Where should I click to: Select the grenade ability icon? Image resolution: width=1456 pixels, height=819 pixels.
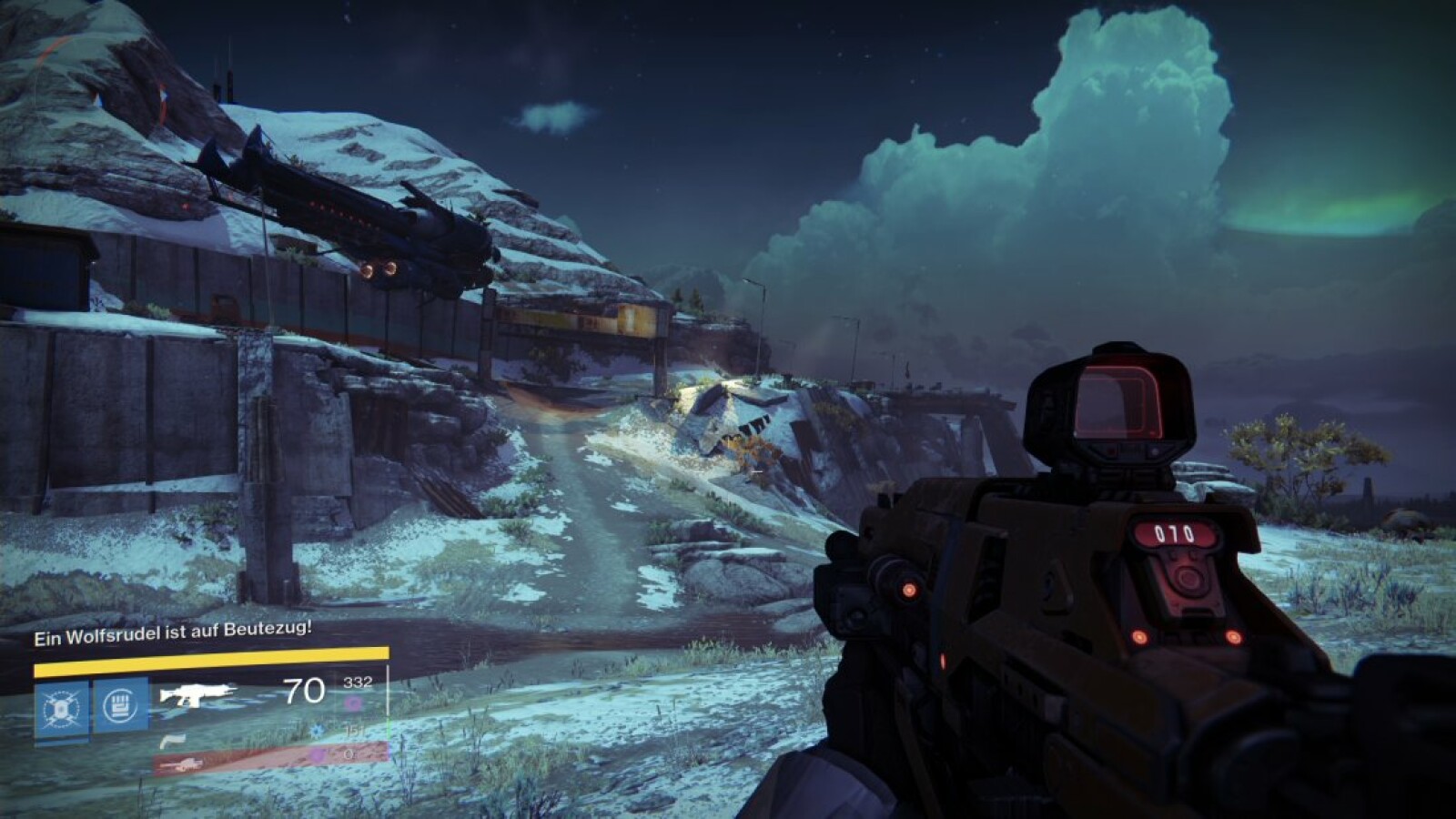pos(61,708)
